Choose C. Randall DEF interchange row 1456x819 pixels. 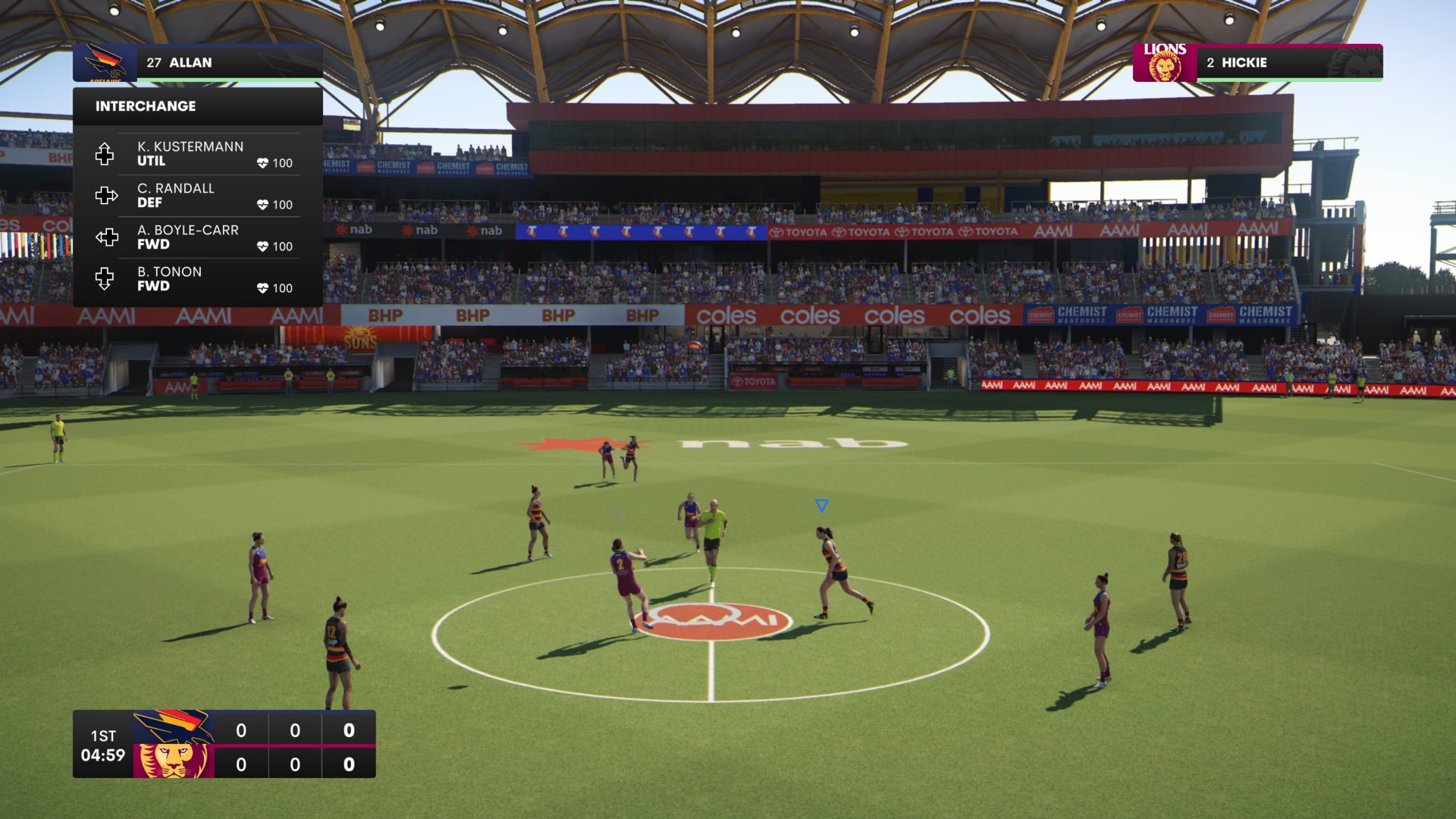pos(197,196)
